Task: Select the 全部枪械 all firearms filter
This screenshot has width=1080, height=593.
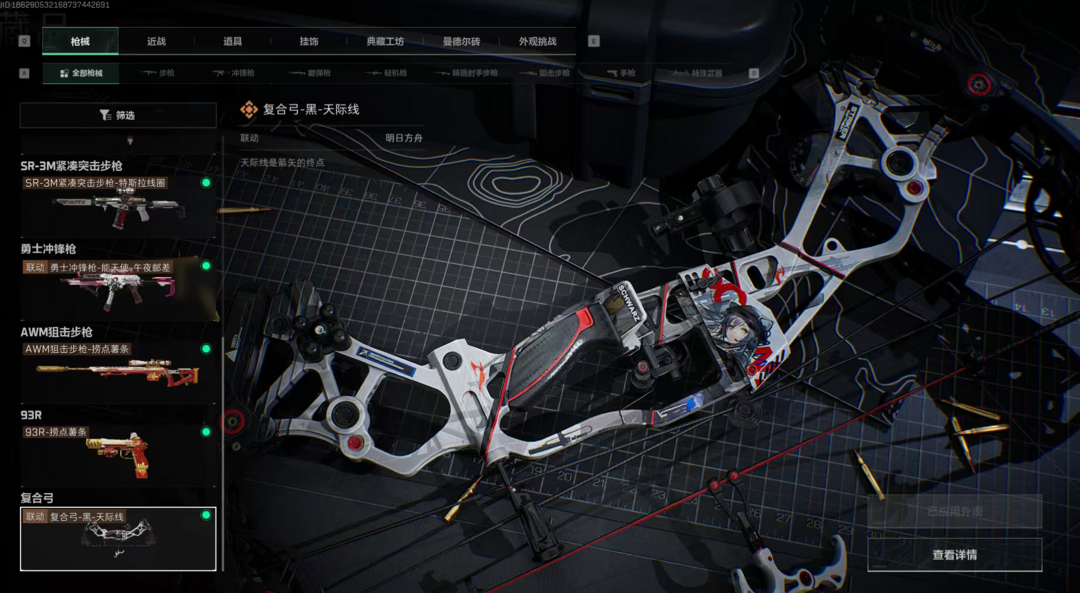Action: (80, 73)
